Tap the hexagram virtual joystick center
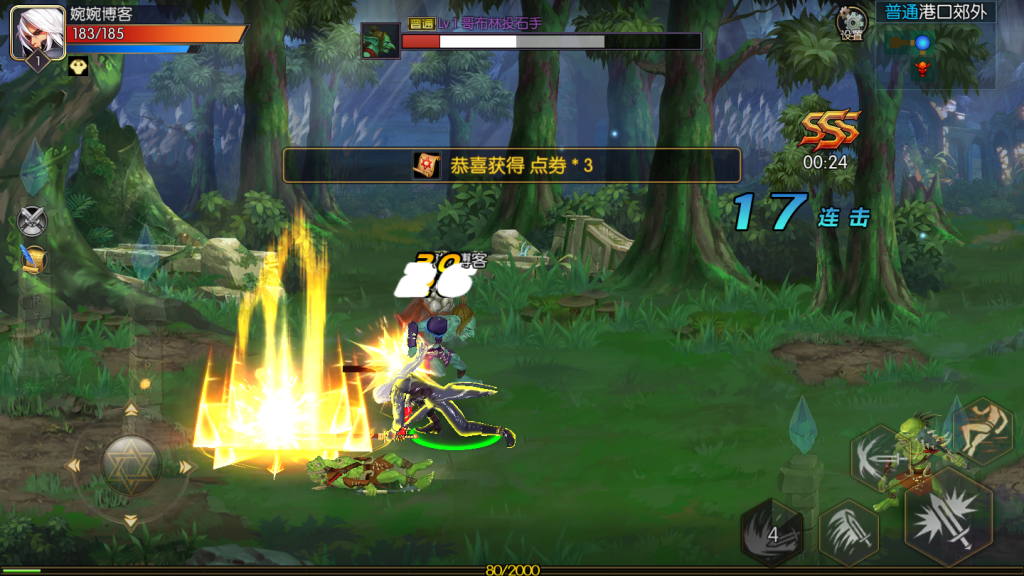 point(131,465)
